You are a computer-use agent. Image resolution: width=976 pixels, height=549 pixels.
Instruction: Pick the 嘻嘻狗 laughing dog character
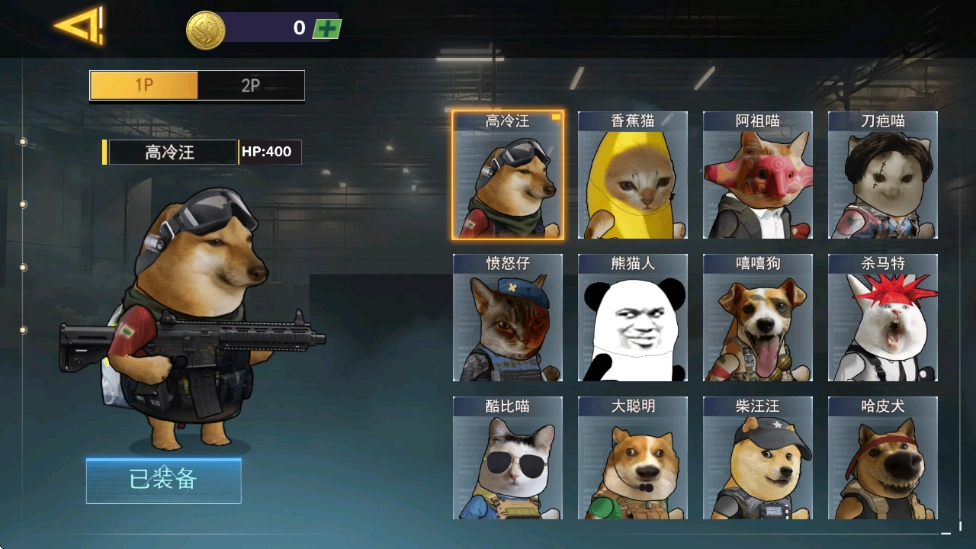[x=757, y=318]
